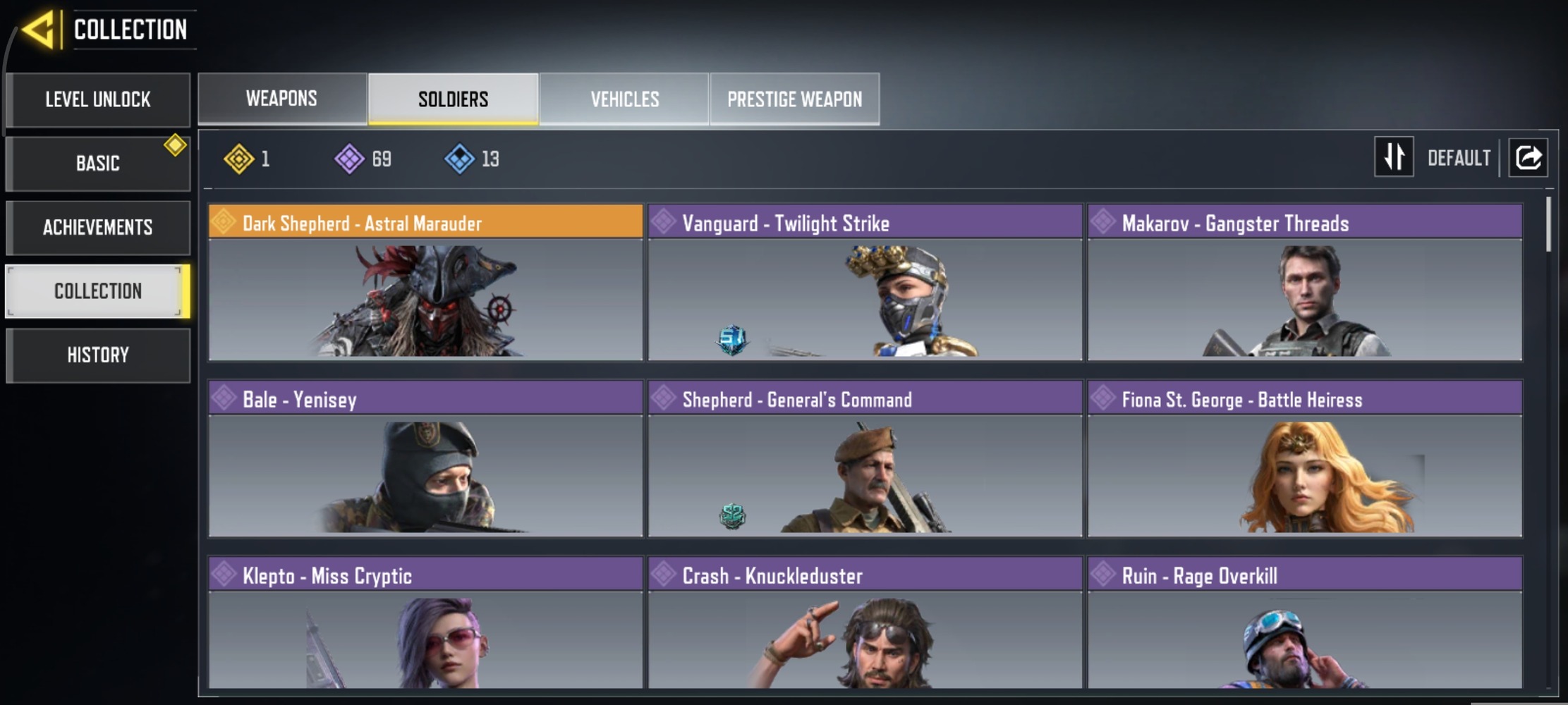Choose the Vanguard - Twilight Strike skin

point(865,282)
